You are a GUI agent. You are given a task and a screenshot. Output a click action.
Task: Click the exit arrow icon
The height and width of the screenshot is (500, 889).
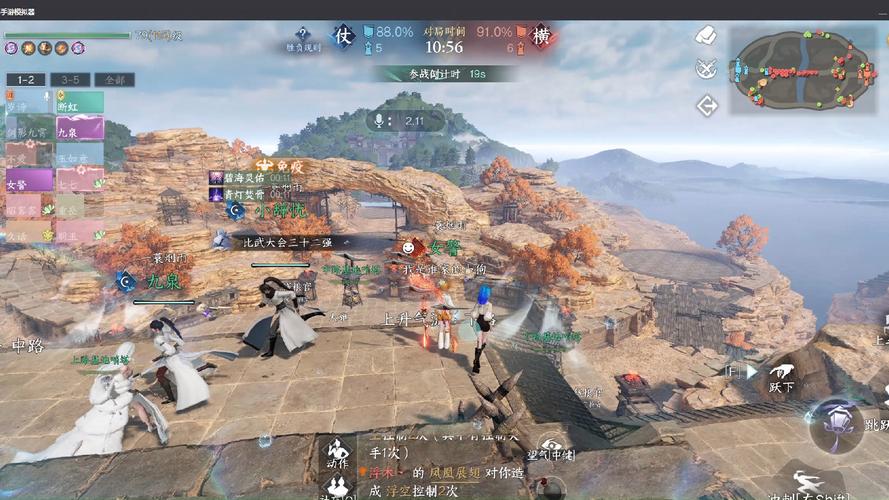tap(707, 104)
